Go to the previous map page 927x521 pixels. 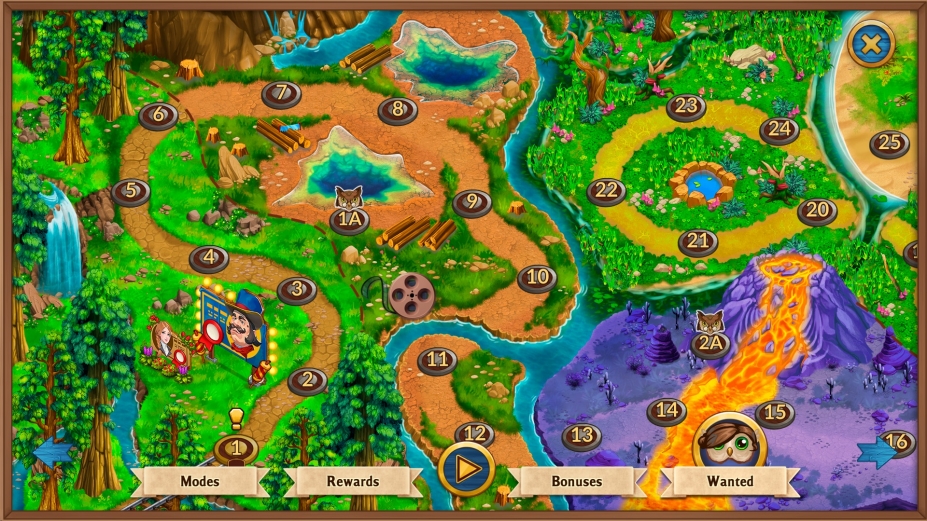pos(50,453)
